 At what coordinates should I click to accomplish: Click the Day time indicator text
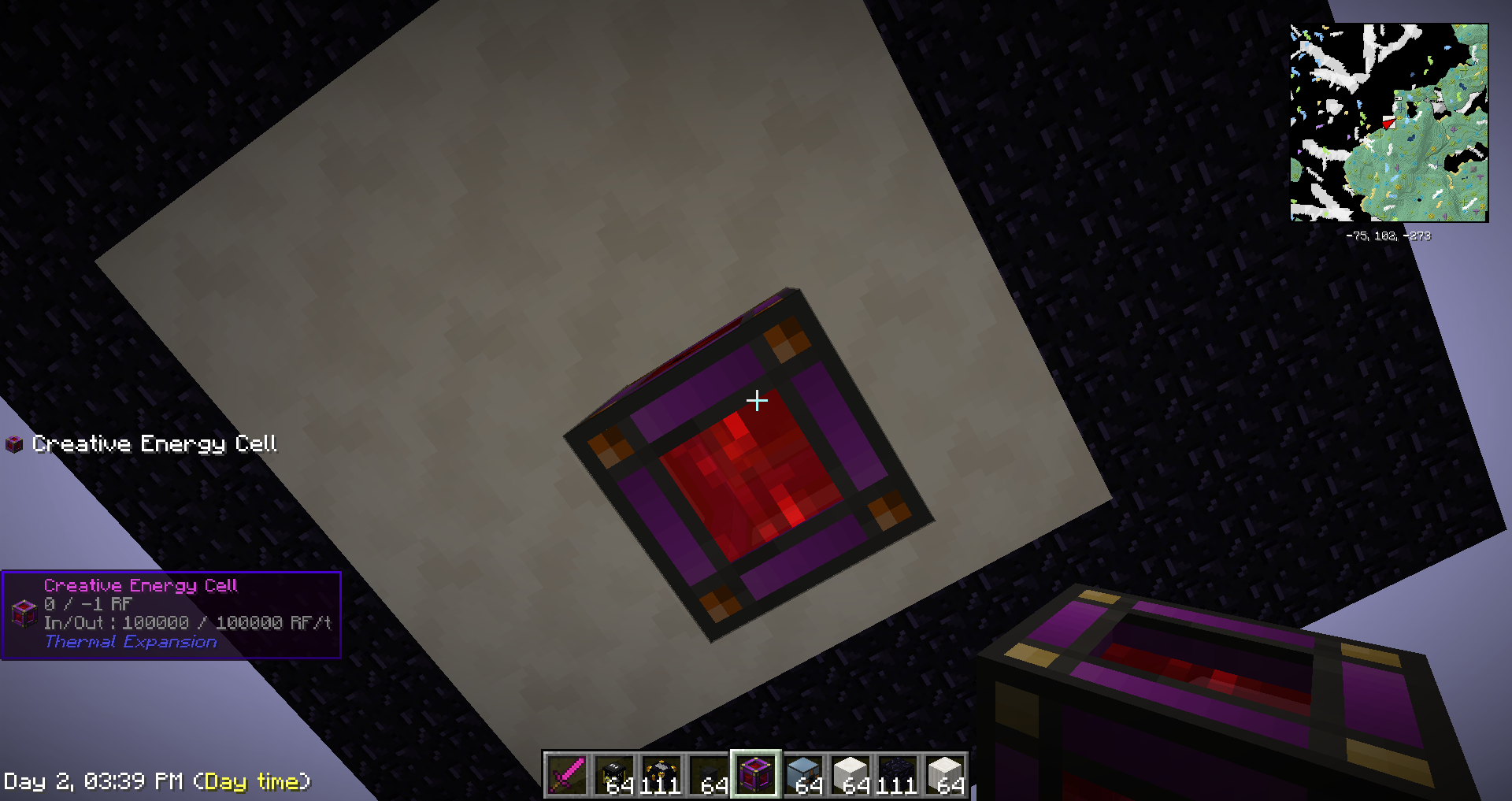[x=256, y=782]
